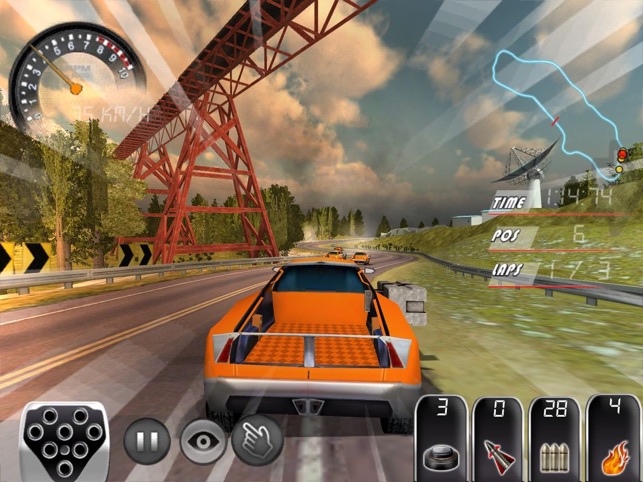Fire a missile from the rocket slot

[x=497, y=439]
